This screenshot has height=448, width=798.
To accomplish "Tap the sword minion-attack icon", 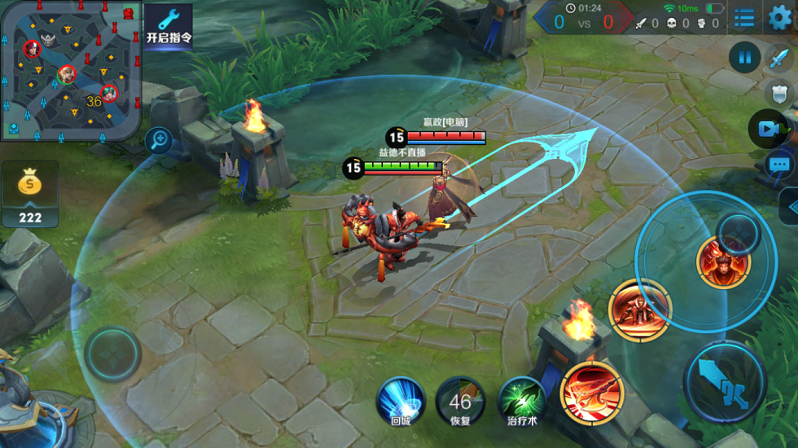I will pos(779,59).
